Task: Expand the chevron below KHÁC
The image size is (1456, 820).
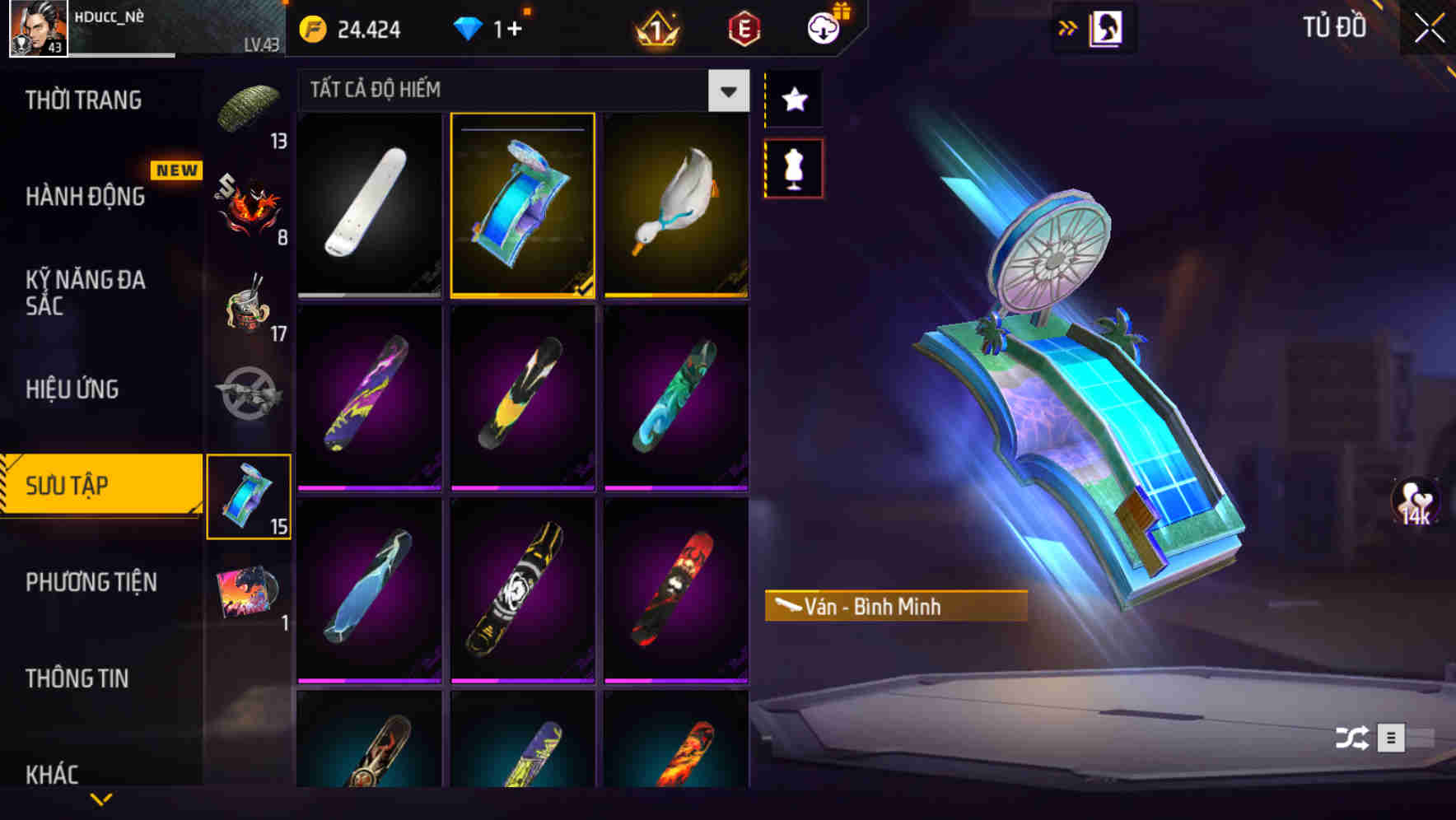Action: (102, 799)
